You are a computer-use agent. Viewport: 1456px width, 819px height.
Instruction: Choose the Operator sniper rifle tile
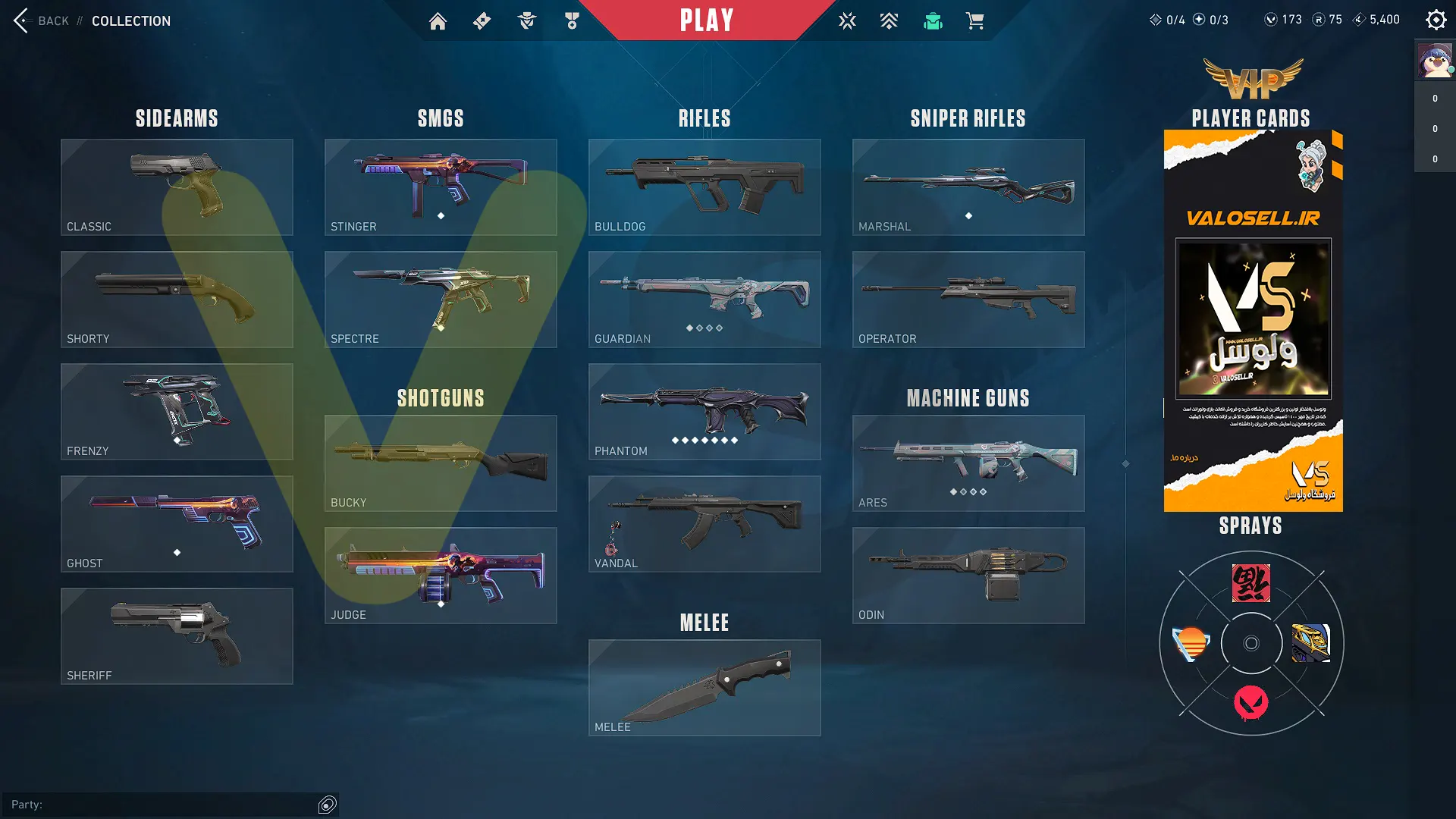[x=968, y=299]
